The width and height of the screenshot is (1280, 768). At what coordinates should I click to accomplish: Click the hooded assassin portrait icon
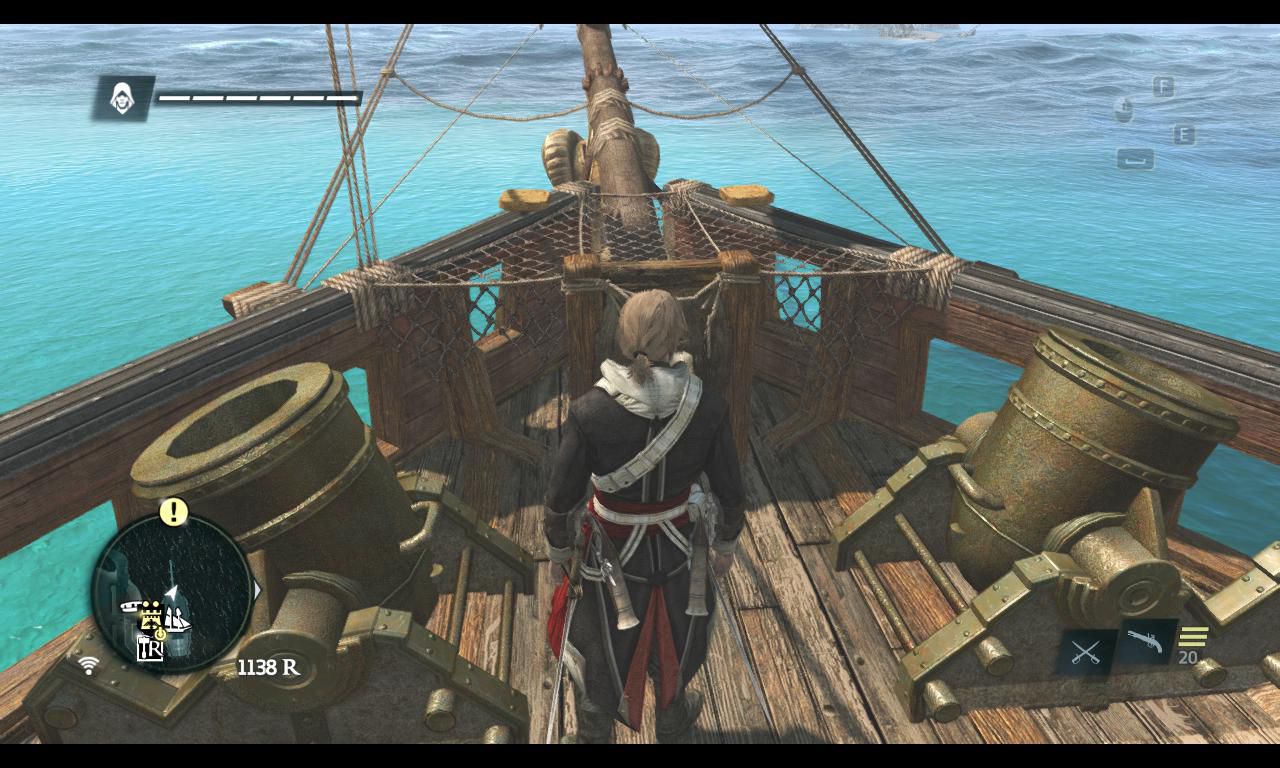123,98
